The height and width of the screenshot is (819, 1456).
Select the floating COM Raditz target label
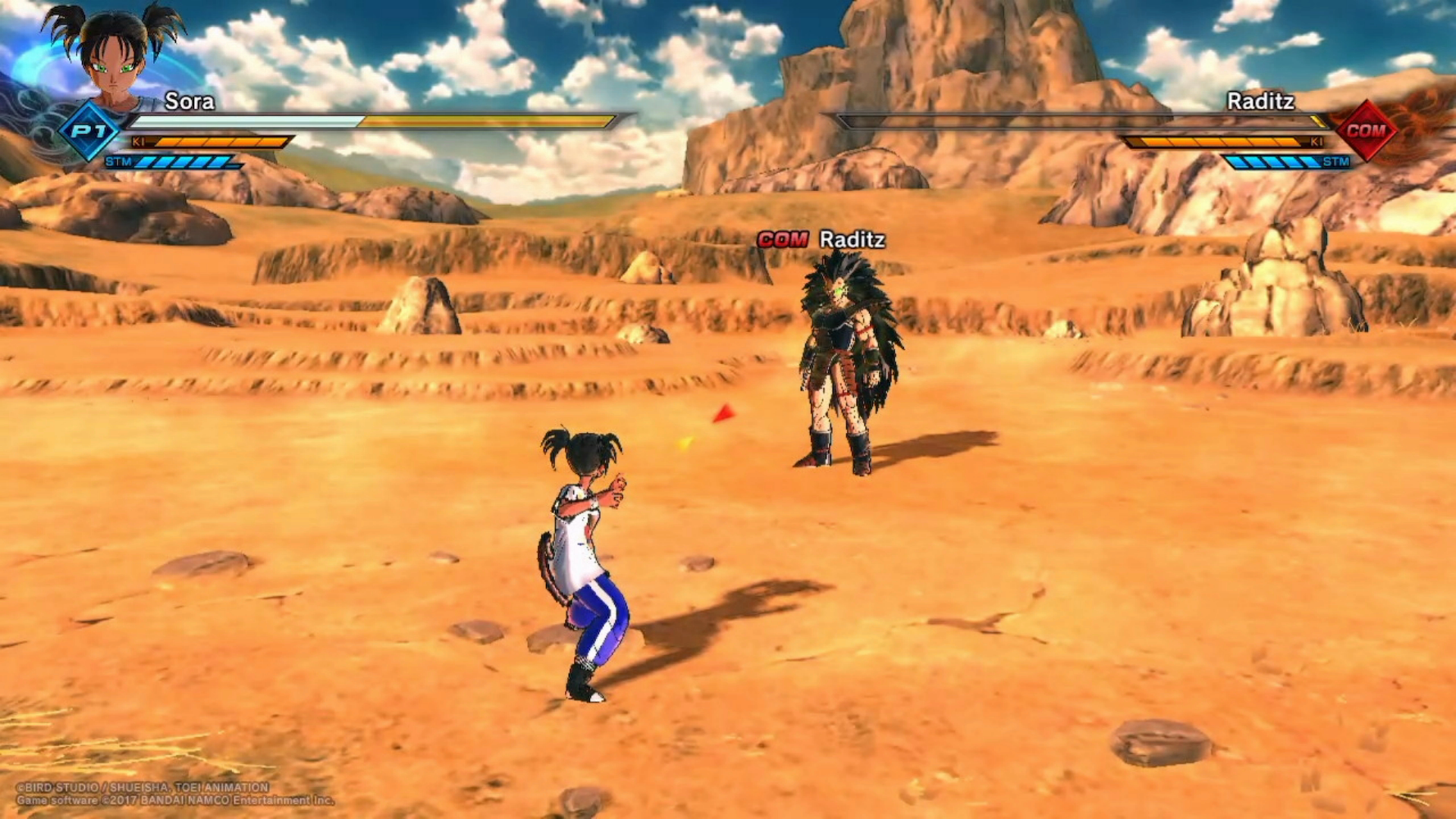tap(821, 240)
